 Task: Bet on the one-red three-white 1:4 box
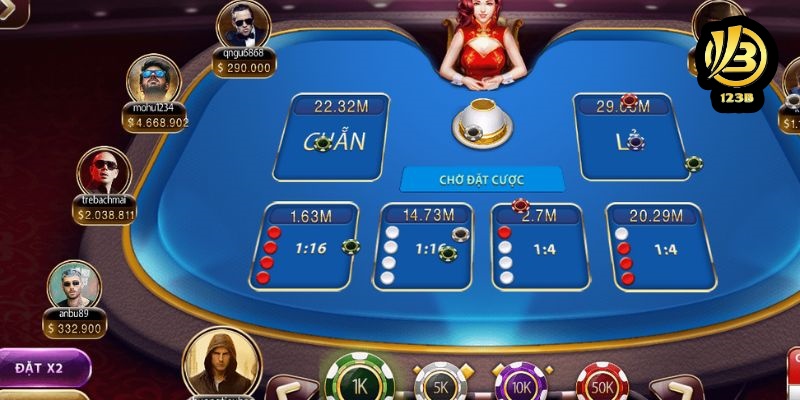click(538, 247)
